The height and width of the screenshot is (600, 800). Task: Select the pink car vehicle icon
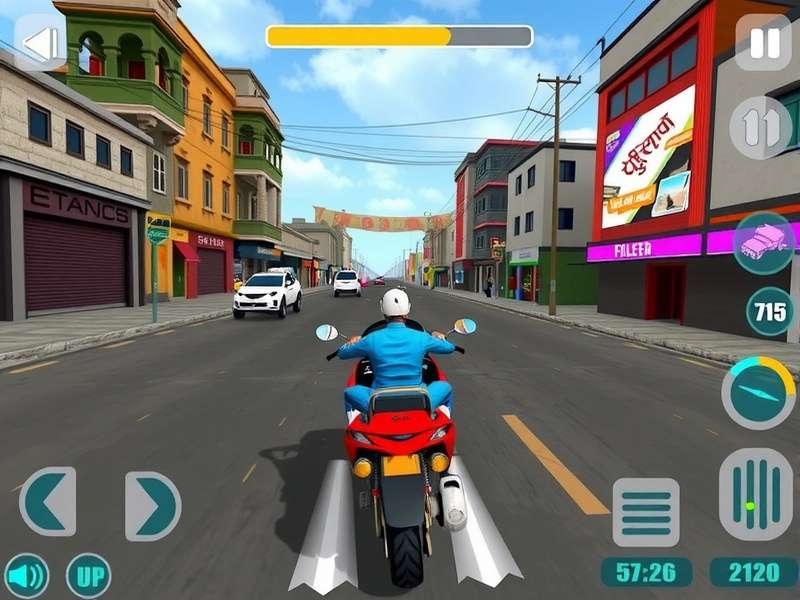[763, 243]
